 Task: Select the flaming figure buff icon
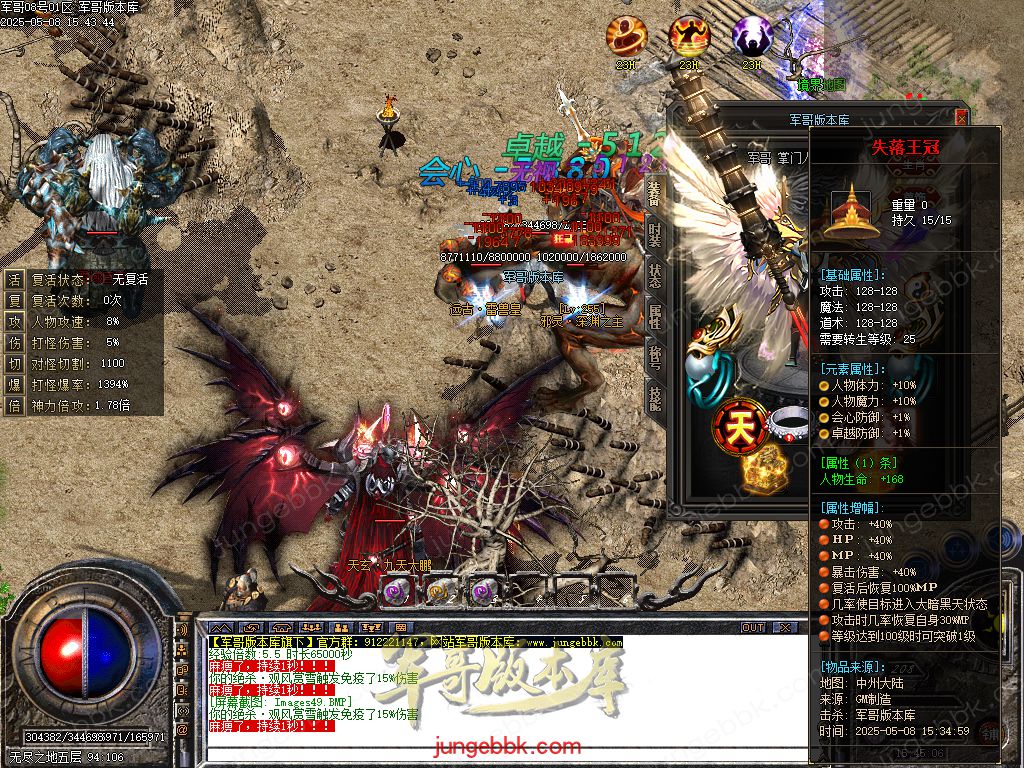(689, 37)
